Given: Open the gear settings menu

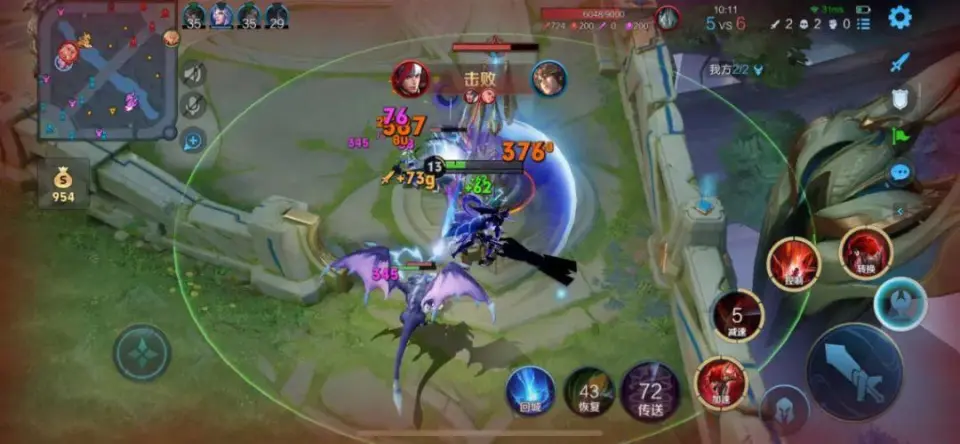Looking at the screenshot, I should 900,17.
